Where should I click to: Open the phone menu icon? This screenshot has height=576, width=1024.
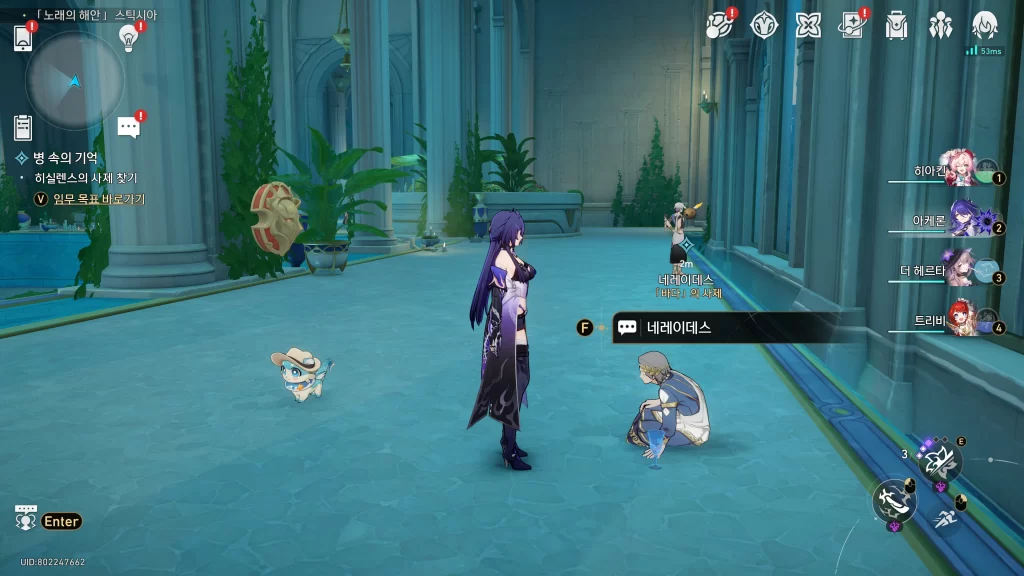click(x=23, y=38)
